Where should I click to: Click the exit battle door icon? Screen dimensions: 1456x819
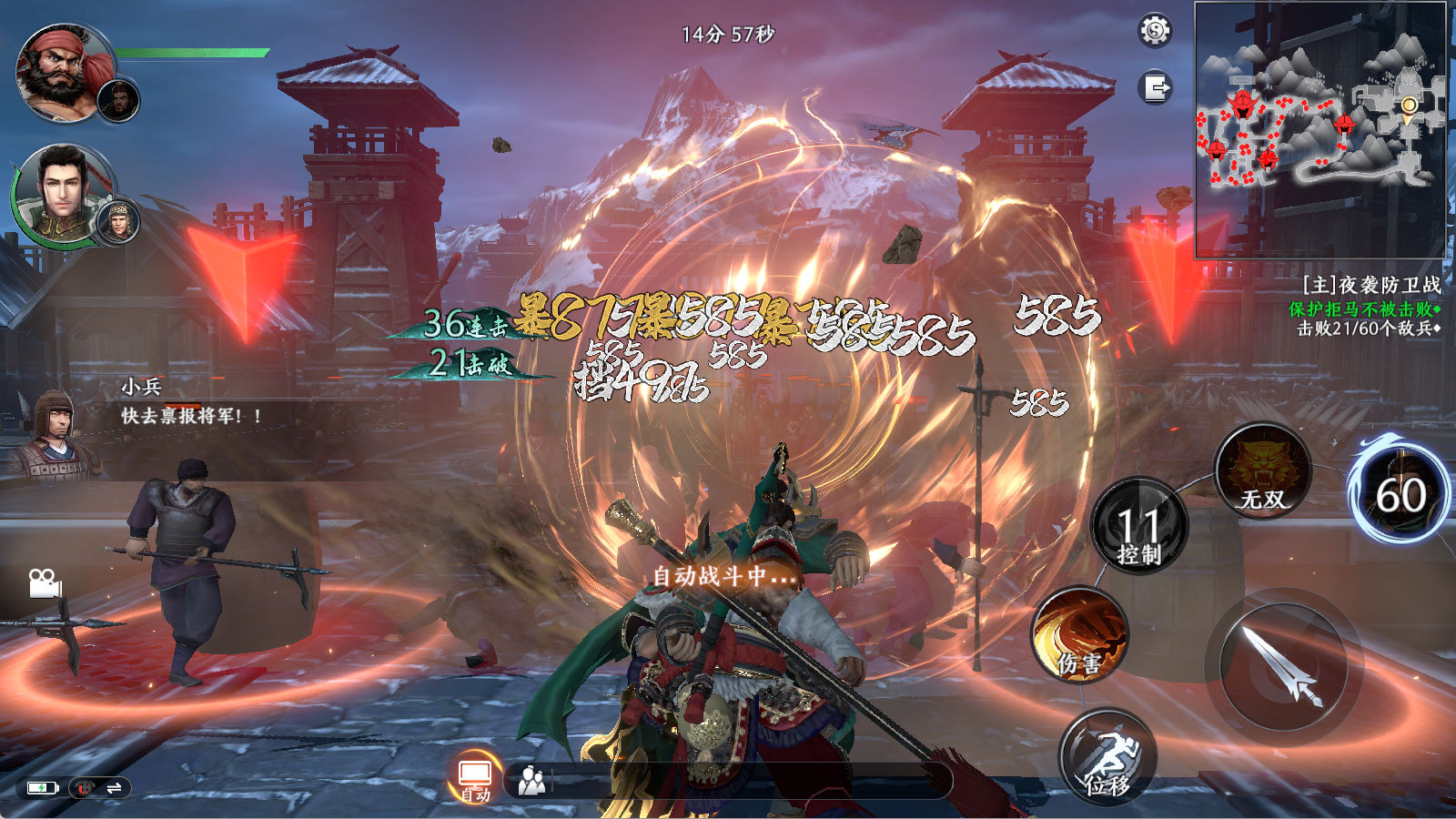pyautogui.click(x=1155, y=88)
